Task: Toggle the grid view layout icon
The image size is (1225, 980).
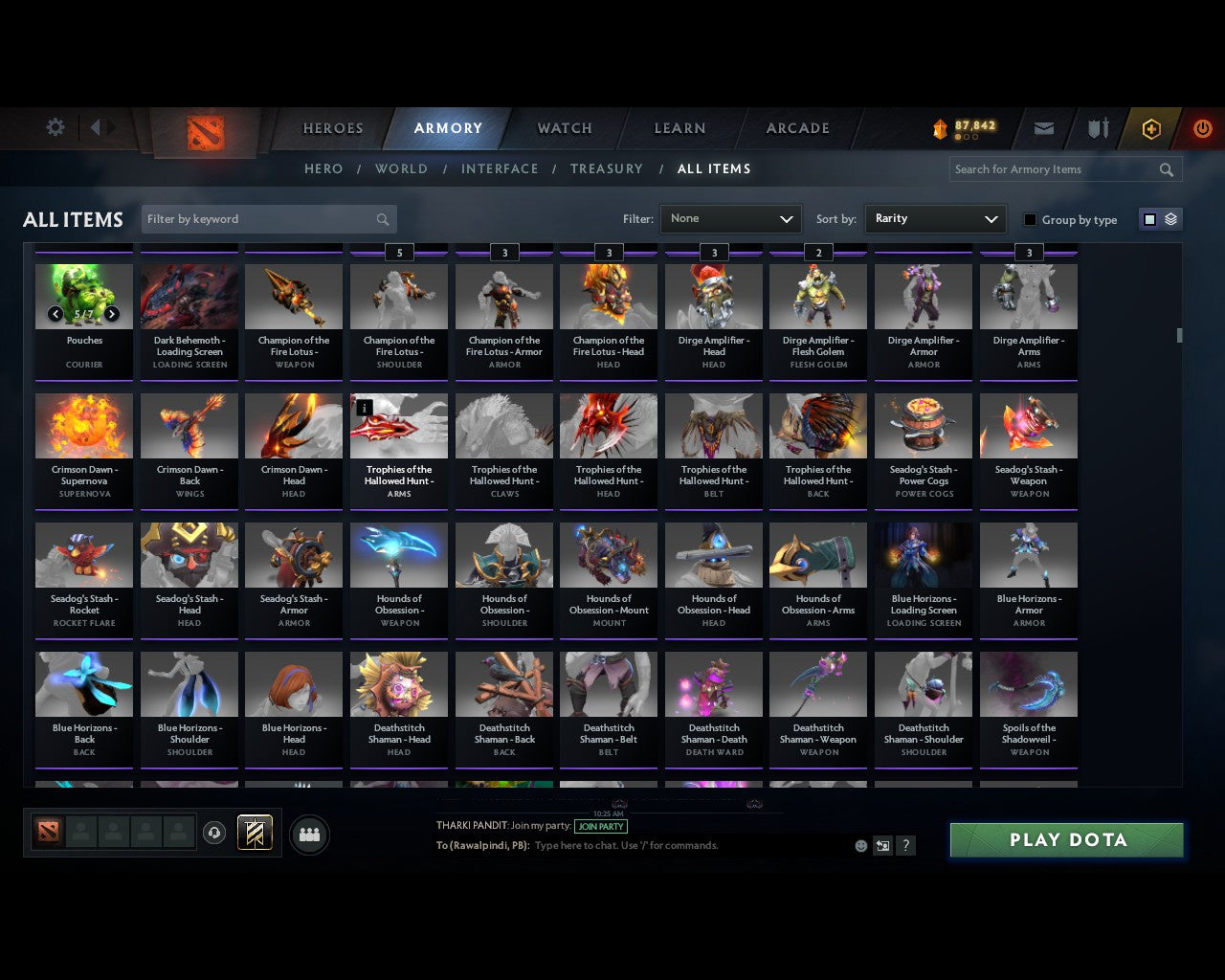Action: [x=1148, y=218]
